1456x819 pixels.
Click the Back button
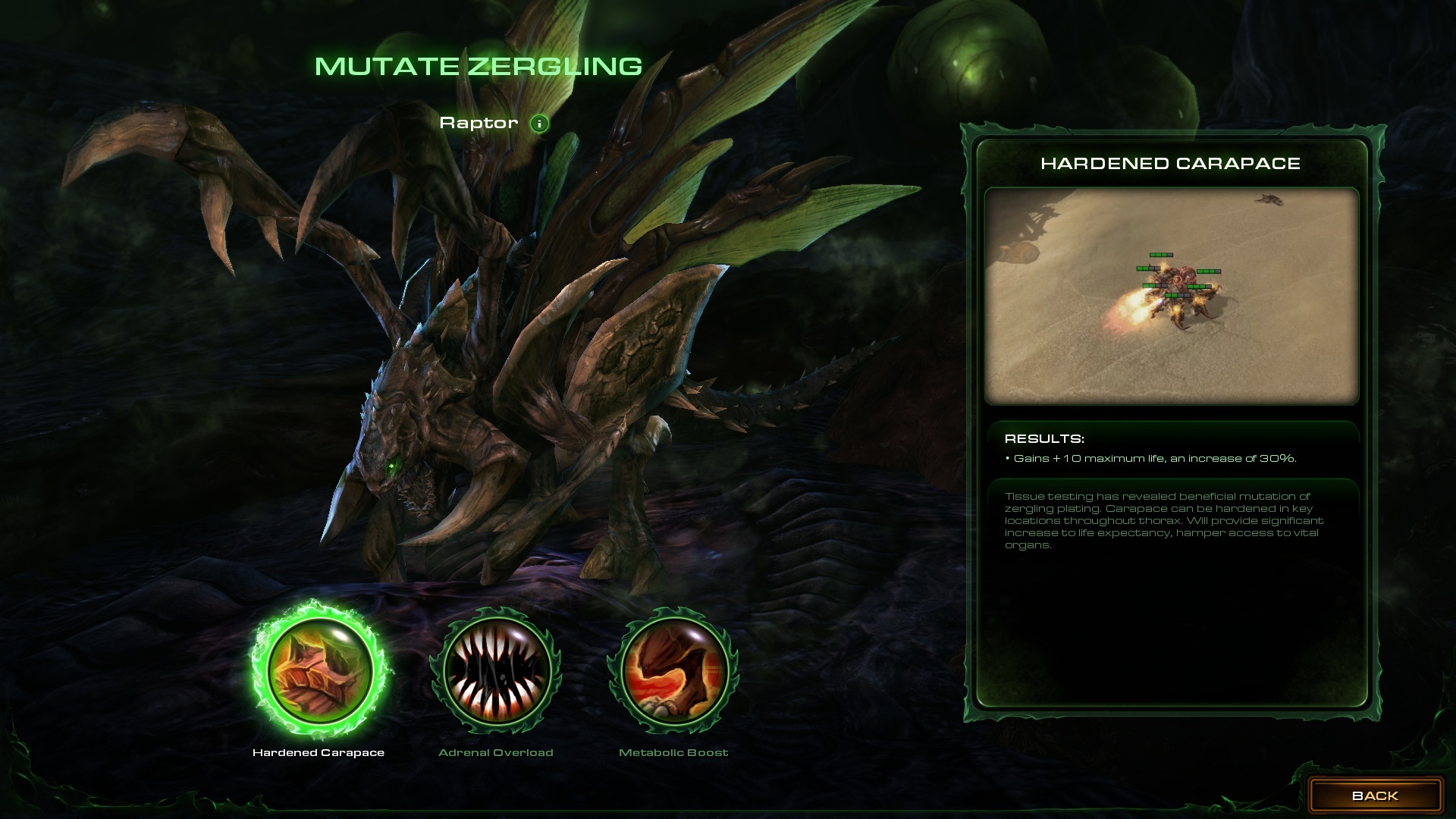pos(1375,795)
